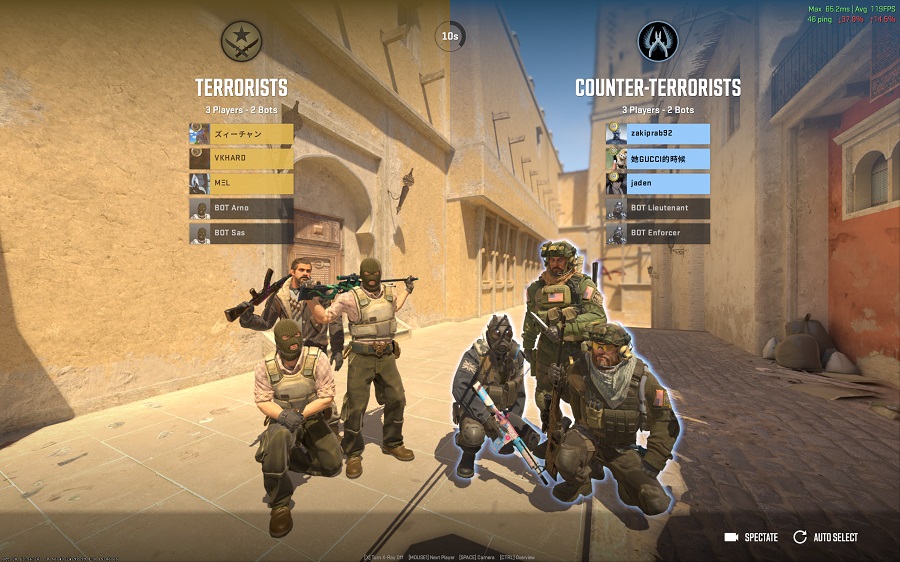The height and width of the screenshot is (562, 900).
Task: Join the Terrorists team
Action: (241, 88)
